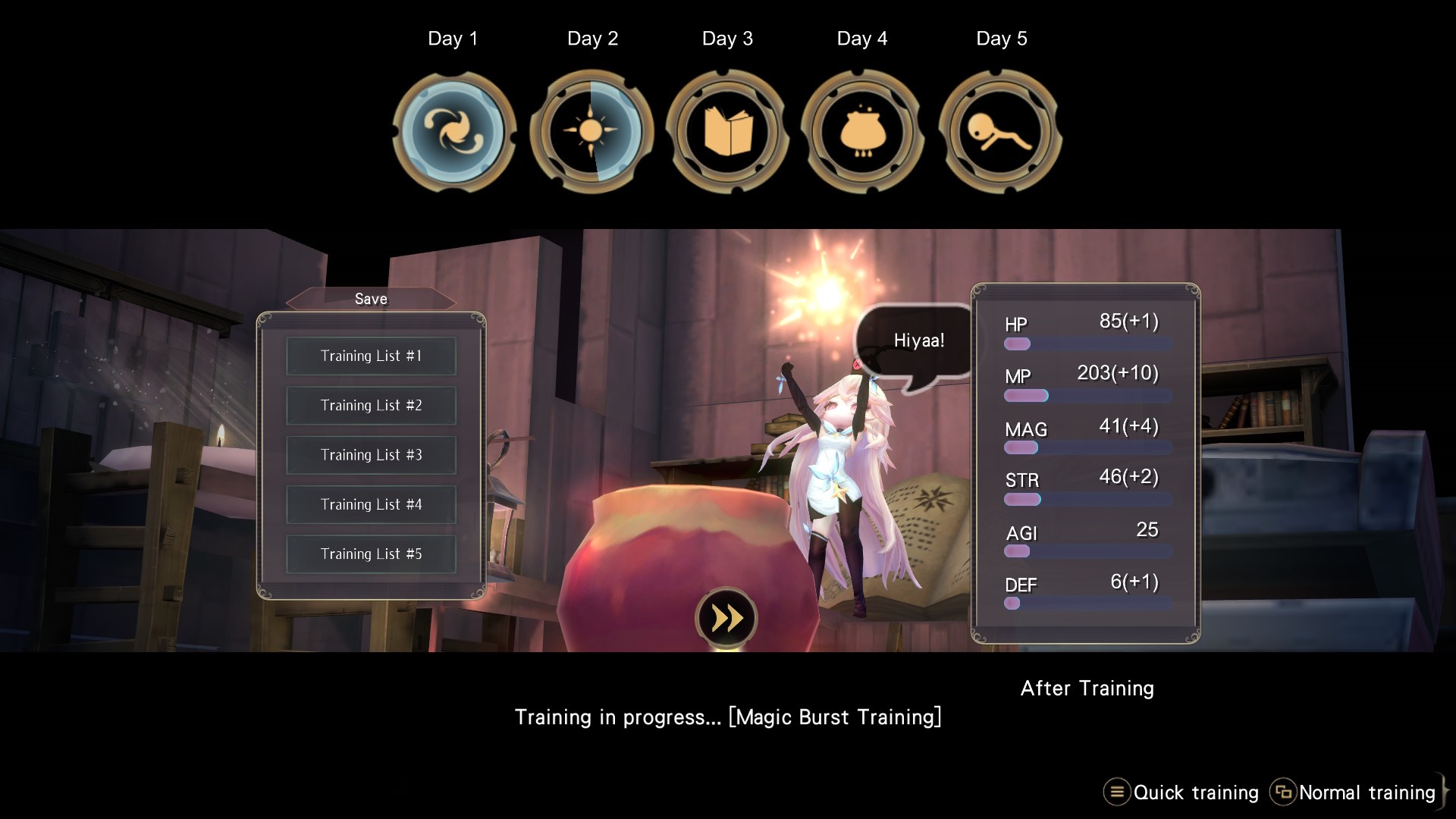Select the Day 5 resting figure icon
The height and width of the screenshot is (819, 1456).
1000,131
